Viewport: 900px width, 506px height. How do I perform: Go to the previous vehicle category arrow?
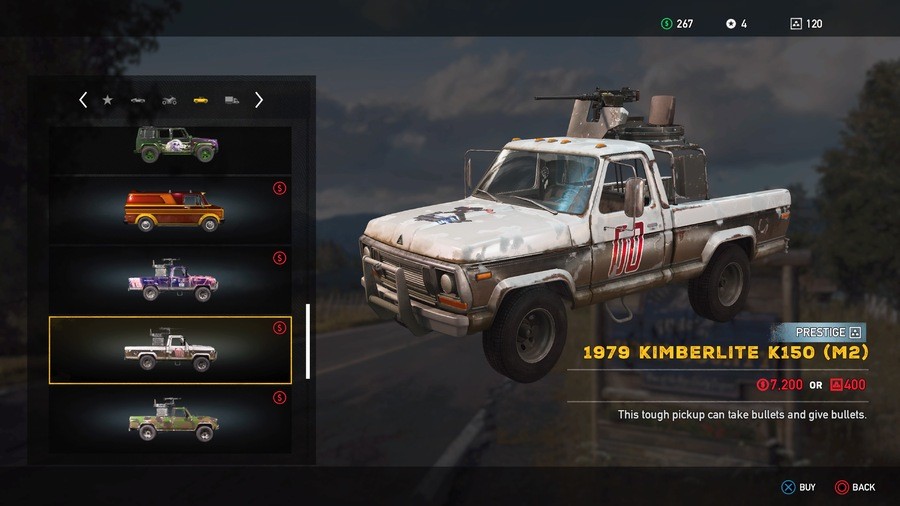click(83, 100)
